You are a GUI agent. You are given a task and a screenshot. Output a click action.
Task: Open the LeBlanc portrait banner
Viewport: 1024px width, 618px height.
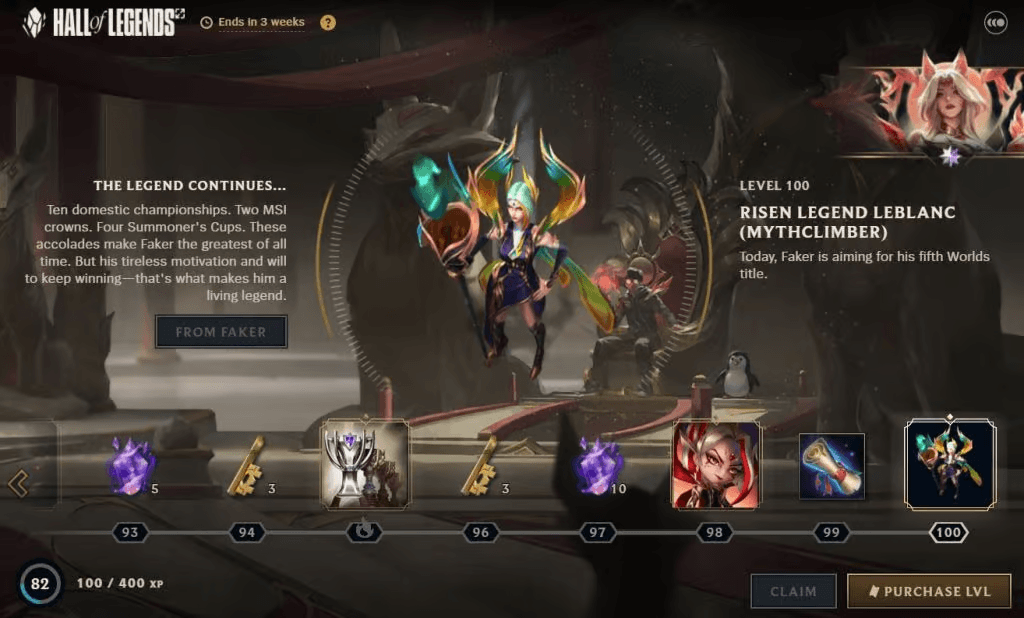pyautogui.click(x=929, y=103)
